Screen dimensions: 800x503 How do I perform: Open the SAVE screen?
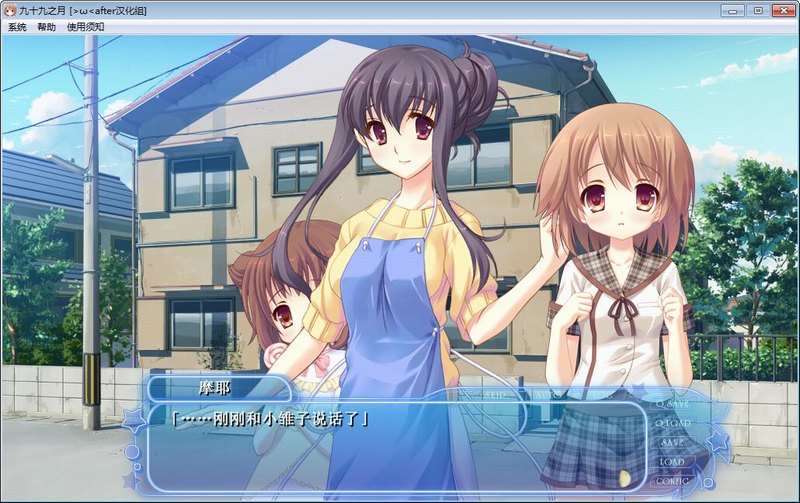pos(672,442)
